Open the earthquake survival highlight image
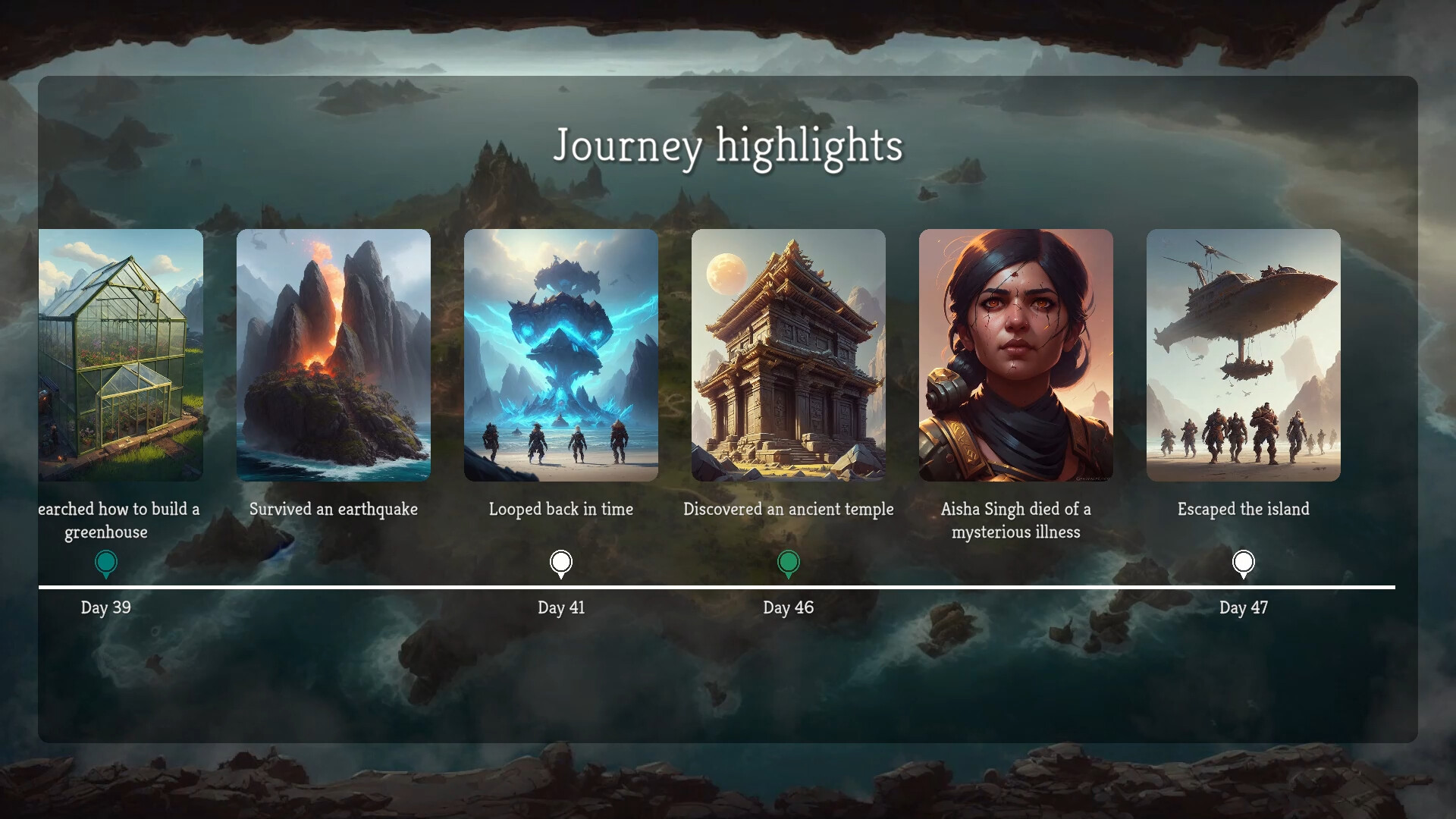The height and width of the screenshot is (819, 1456). pyautogui.click(x=334, y=356)
